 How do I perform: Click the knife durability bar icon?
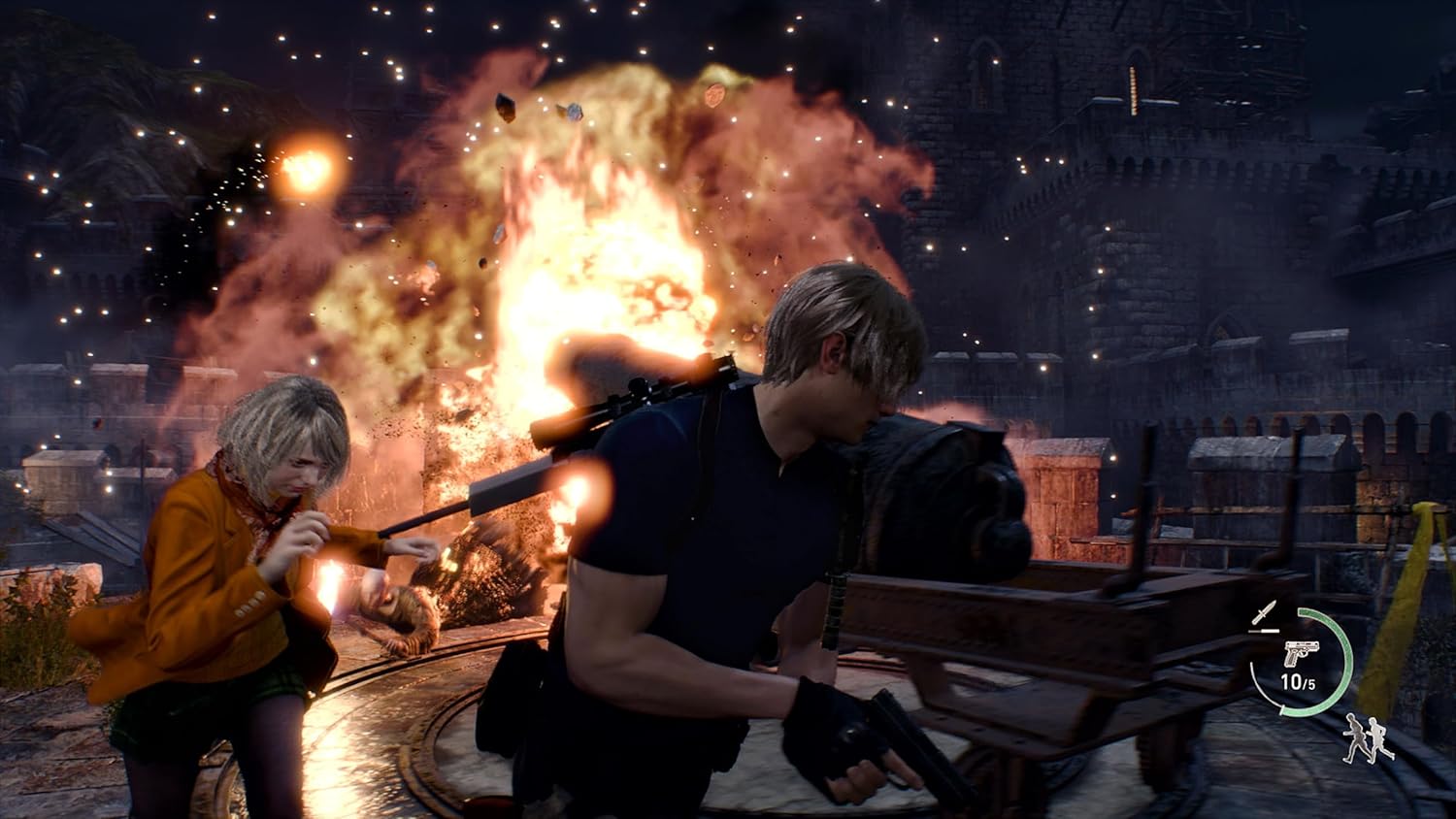(1263, 630)
